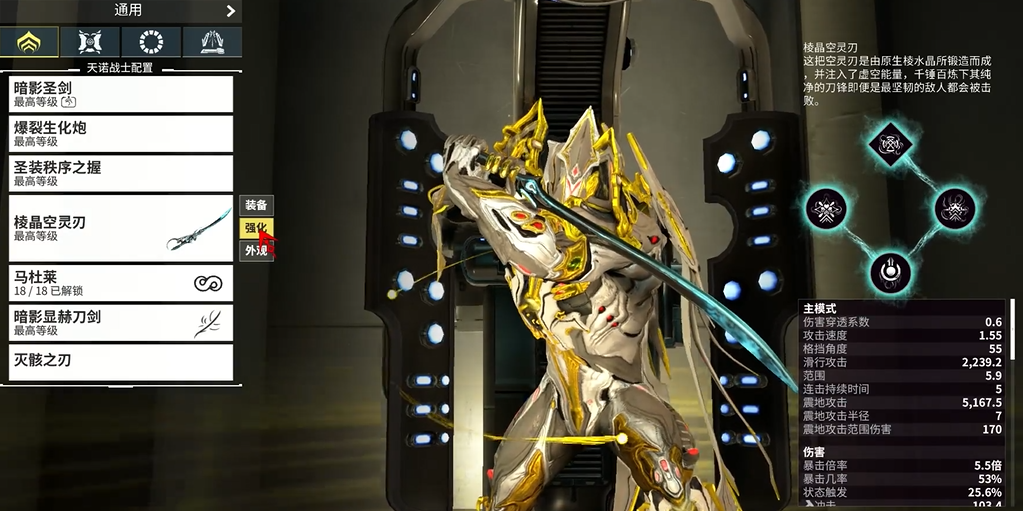Click the arrow next to 通用

[x=231, y=11]
